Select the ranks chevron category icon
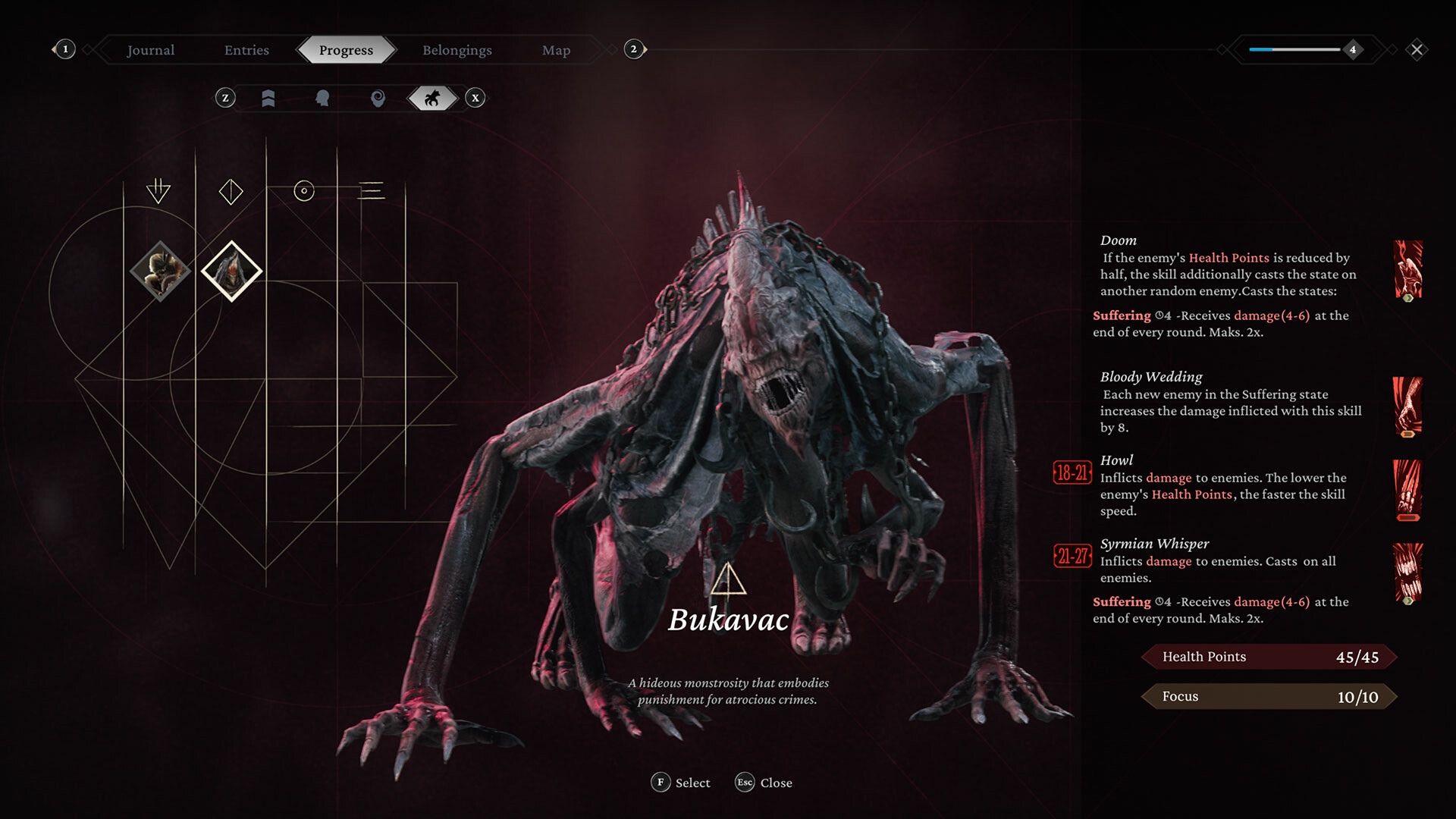The height and width of the screenshot is (819, 1456). coord(269,98)
